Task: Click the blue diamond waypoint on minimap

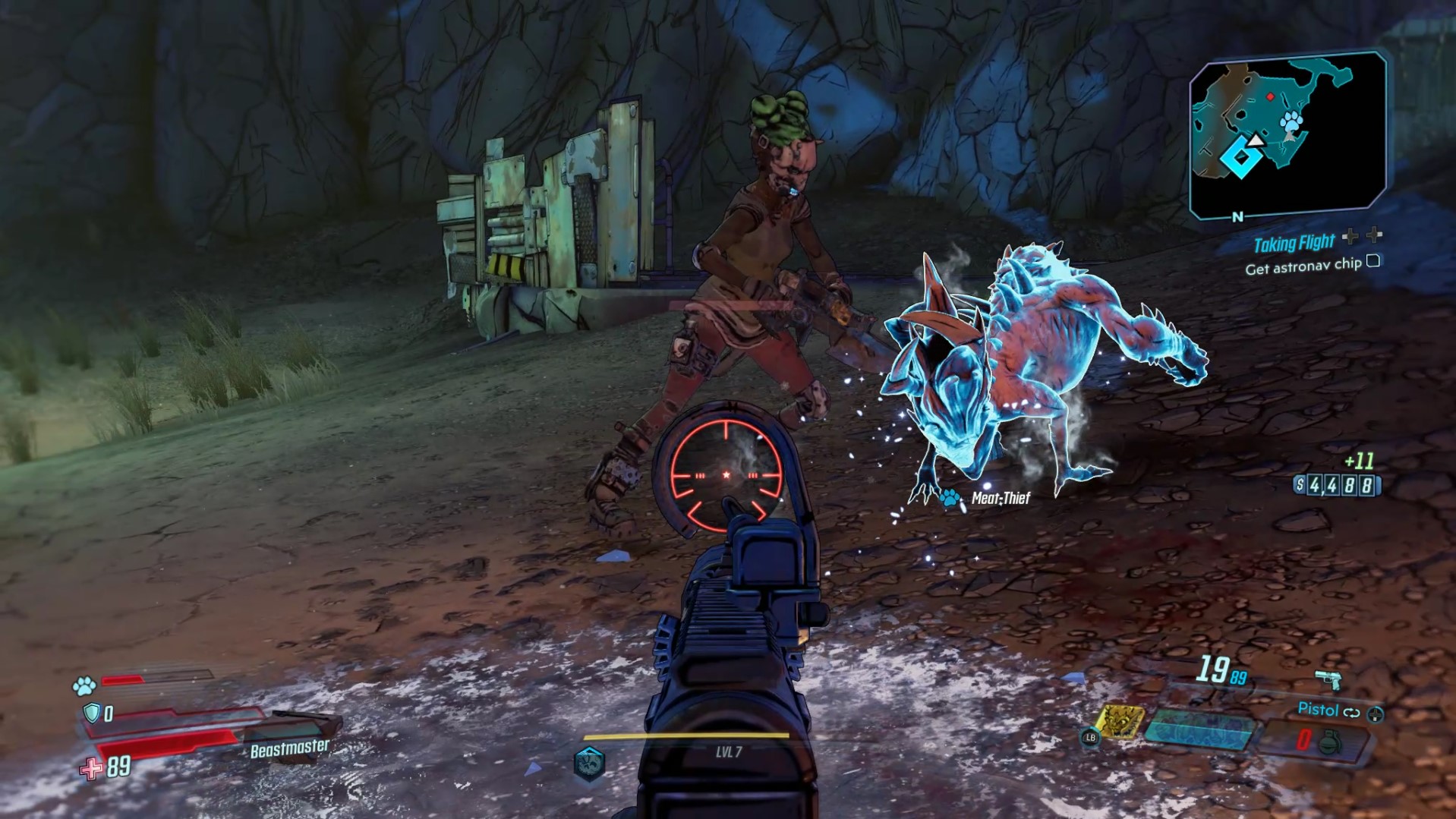Action: 1241,158
